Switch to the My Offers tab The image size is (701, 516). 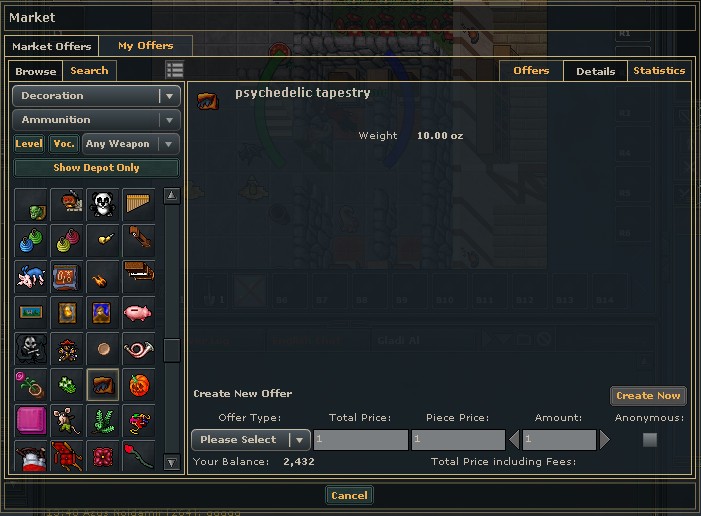(145, 45)
